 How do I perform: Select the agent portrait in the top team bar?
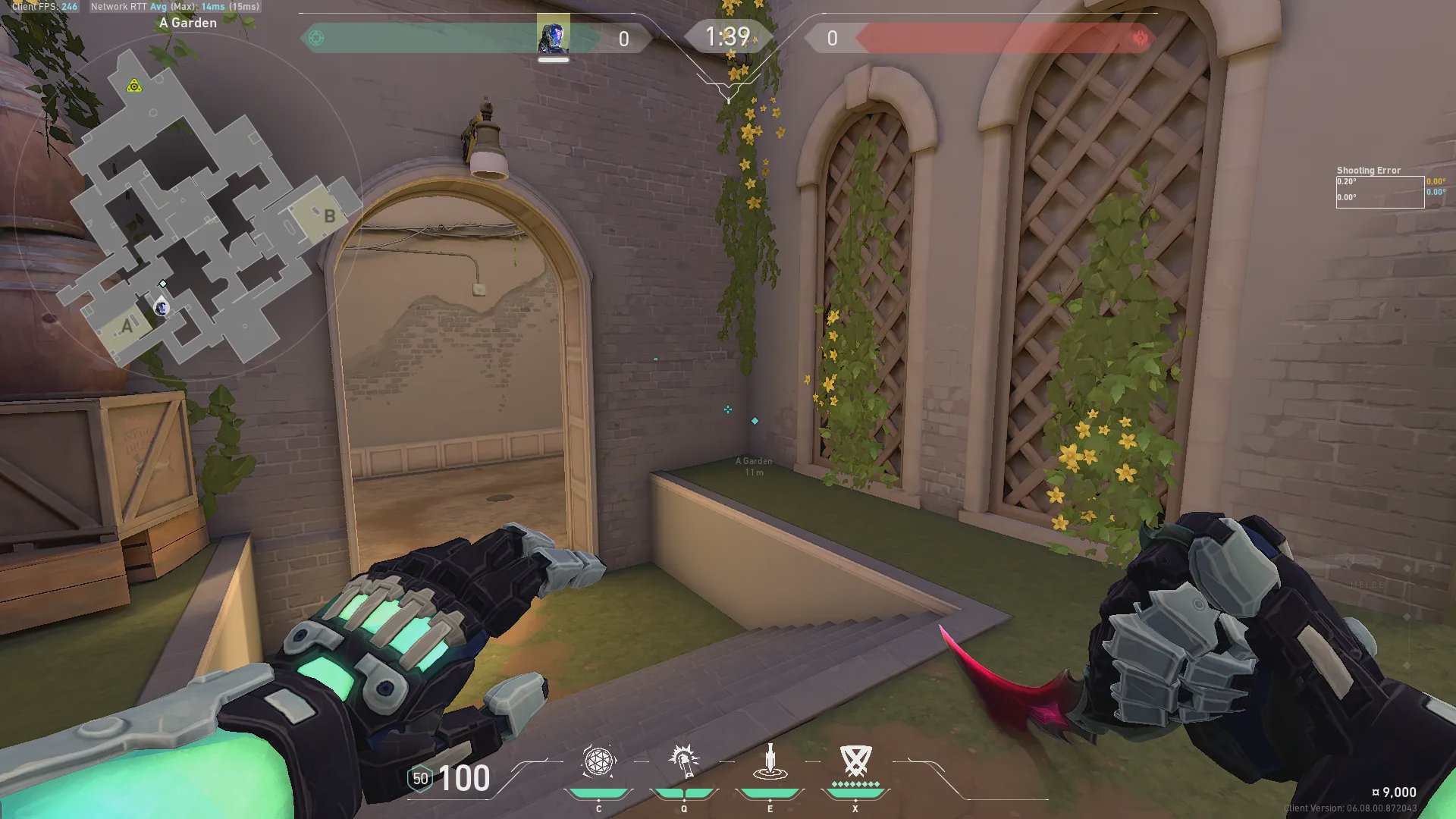(x=553, y=36)
